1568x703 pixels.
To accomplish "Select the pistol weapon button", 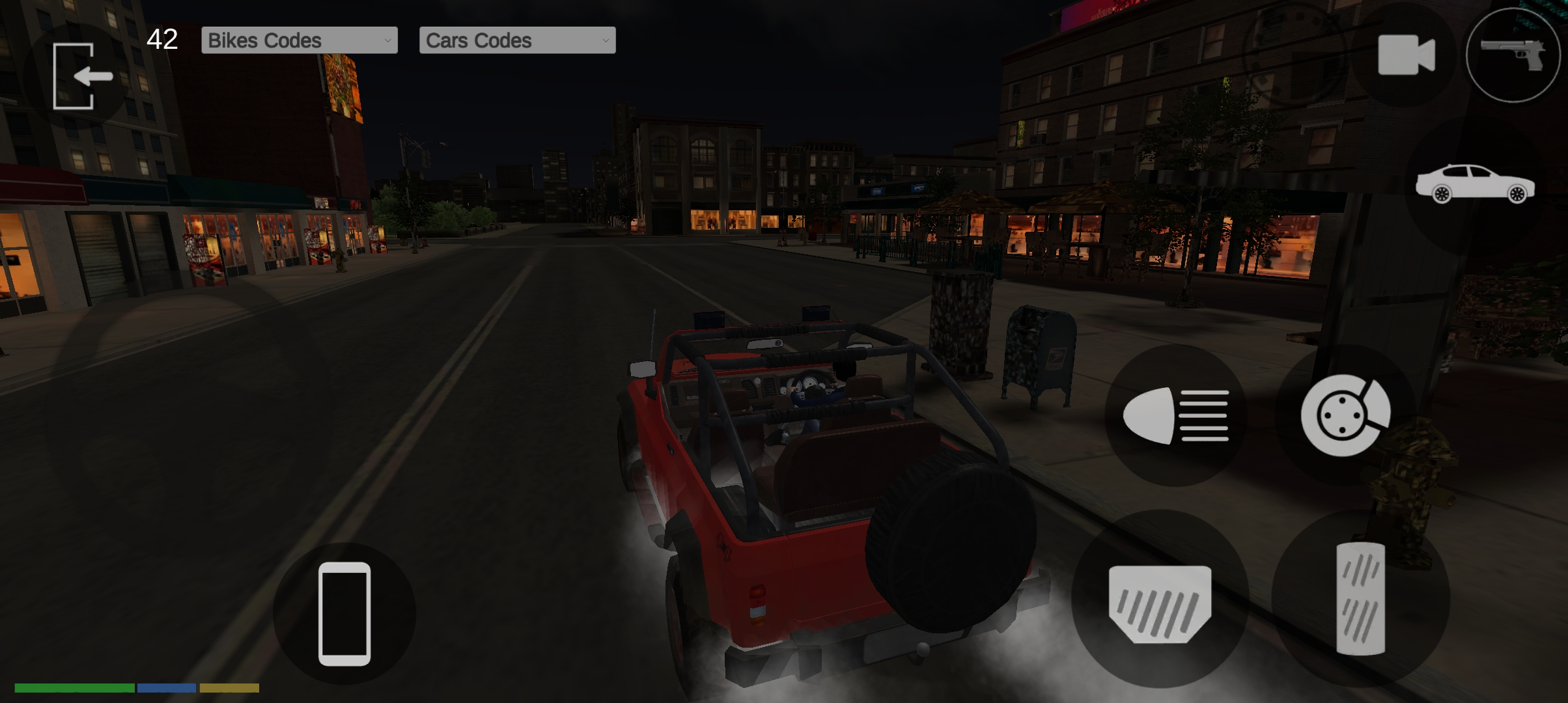I will point(1512,55).
